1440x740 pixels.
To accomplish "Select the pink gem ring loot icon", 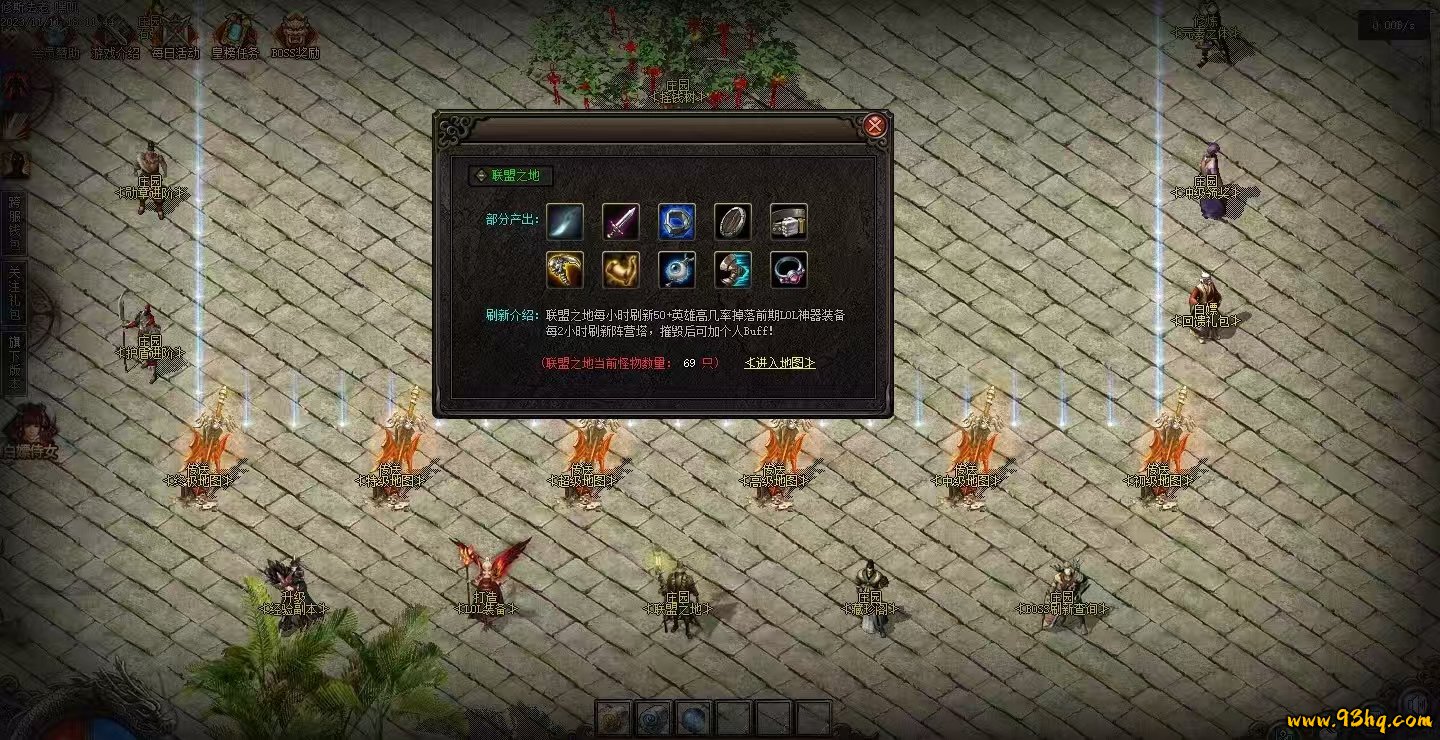I will coord(789,270).
